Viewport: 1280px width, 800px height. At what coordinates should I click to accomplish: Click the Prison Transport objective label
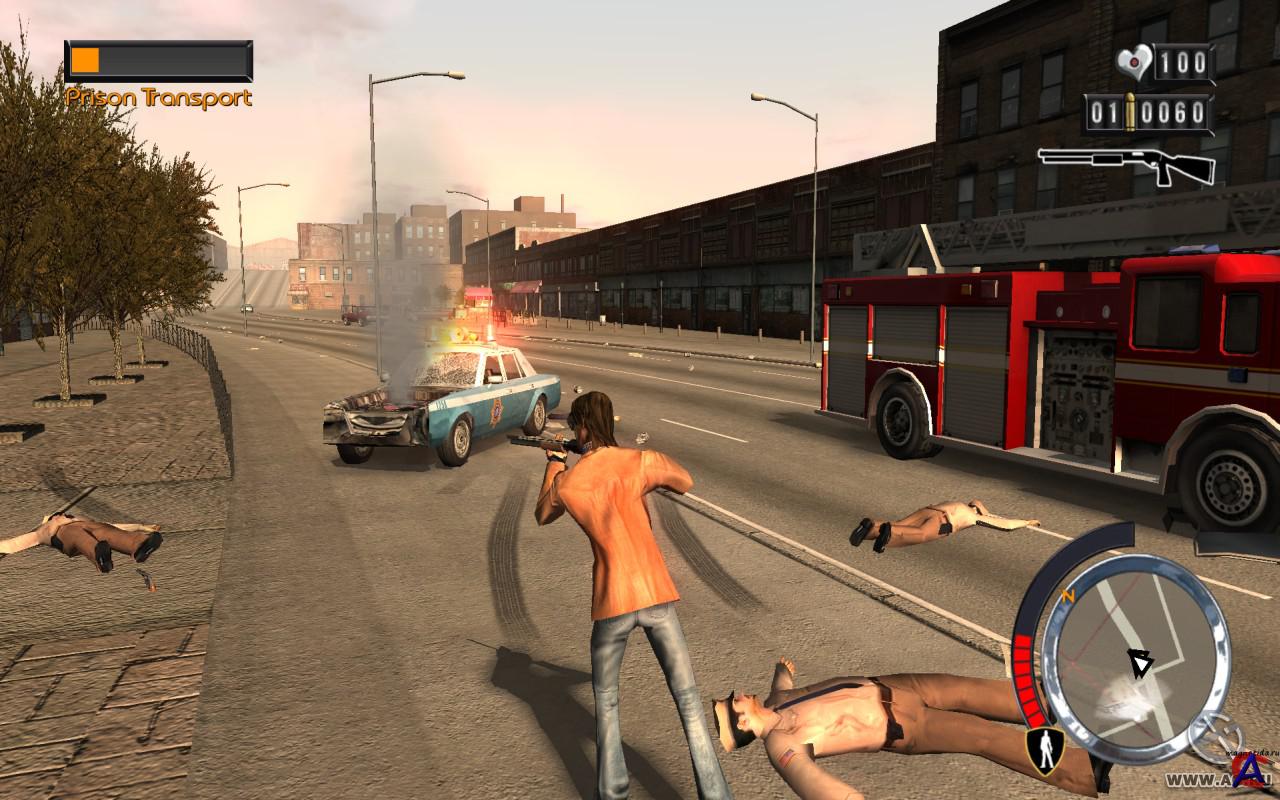(x=159, y=98)
